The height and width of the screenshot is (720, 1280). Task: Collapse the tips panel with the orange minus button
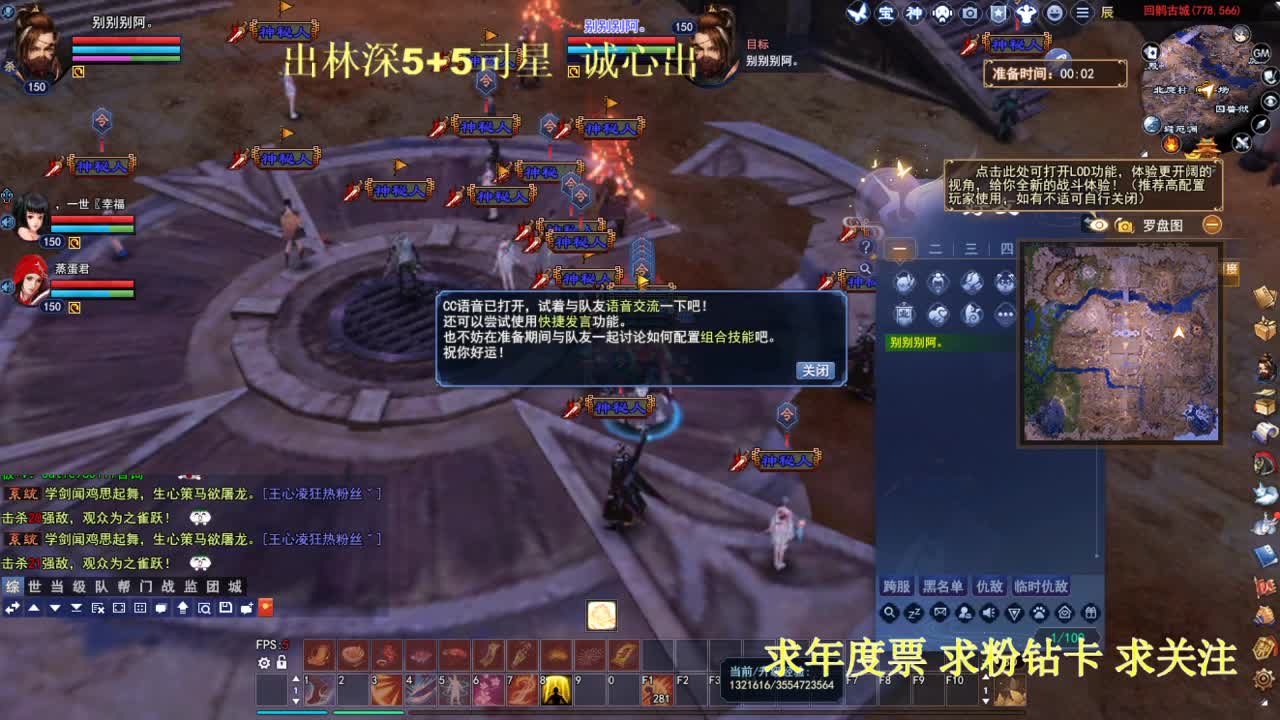(x=1212, y=225)
